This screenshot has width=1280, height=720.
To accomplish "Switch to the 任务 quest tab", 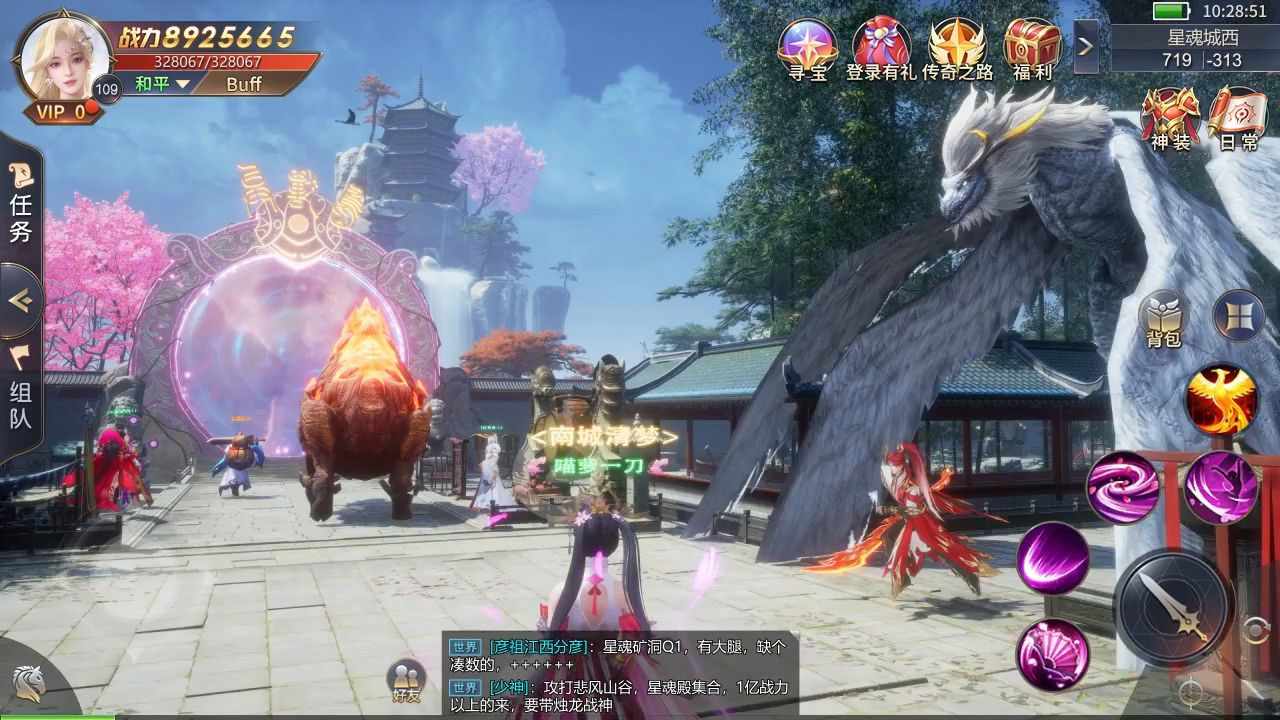I will click(x=21, y=205).
